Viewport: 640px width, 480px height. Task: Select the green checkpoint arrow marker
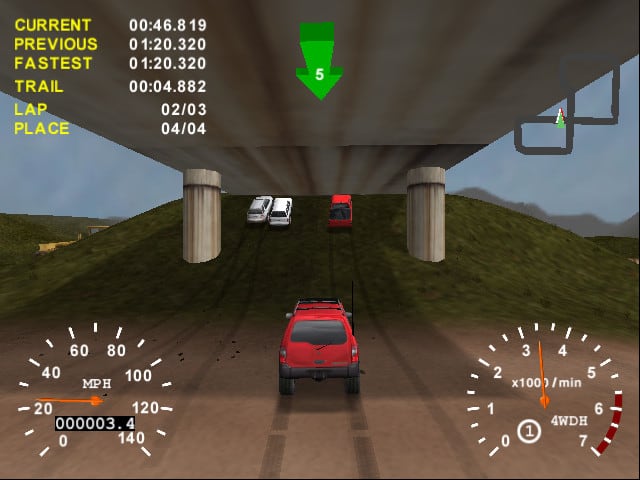(320, 63)
